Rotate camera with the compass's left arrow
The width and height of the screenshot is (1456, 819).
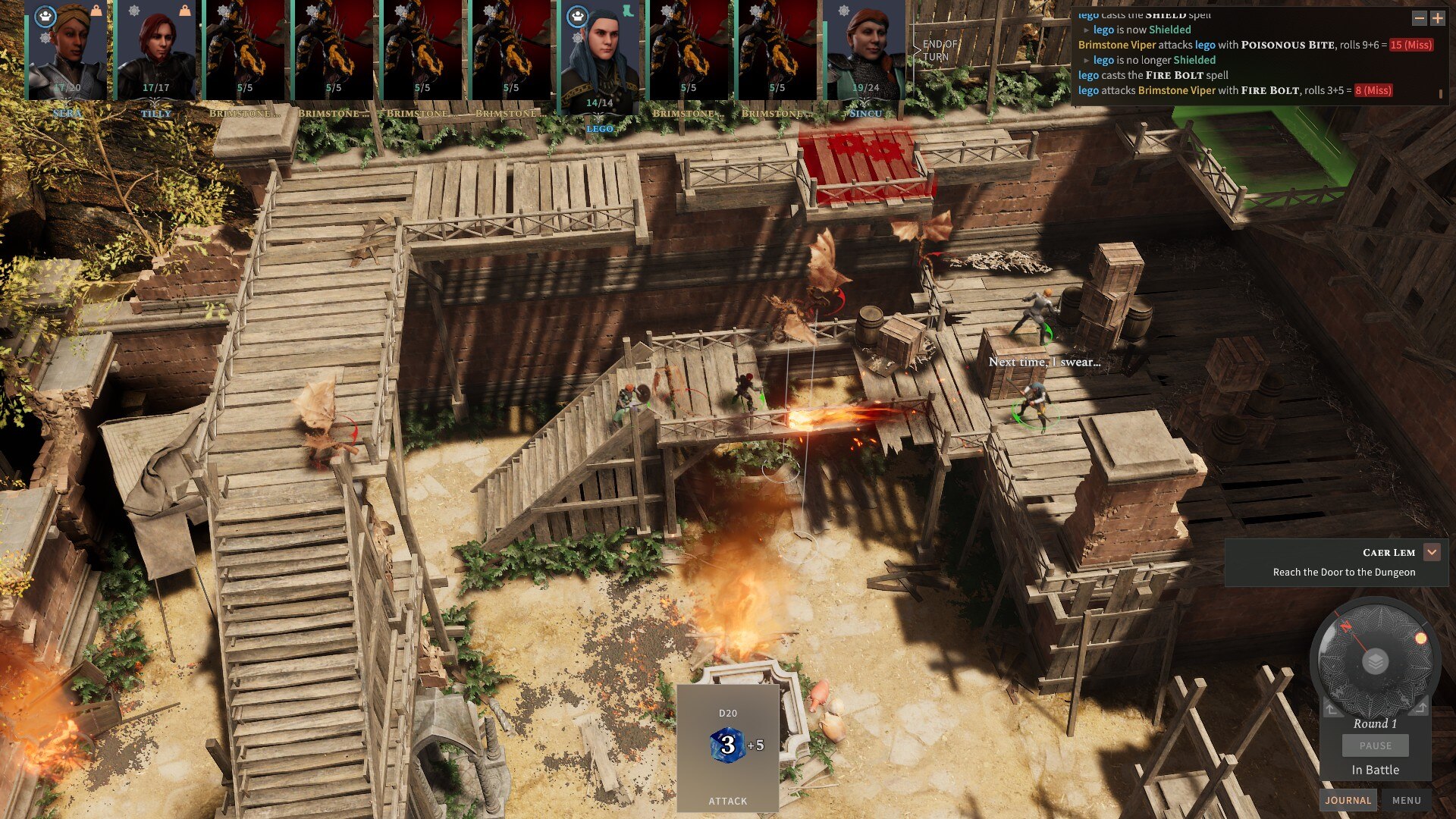[1331, 708]
